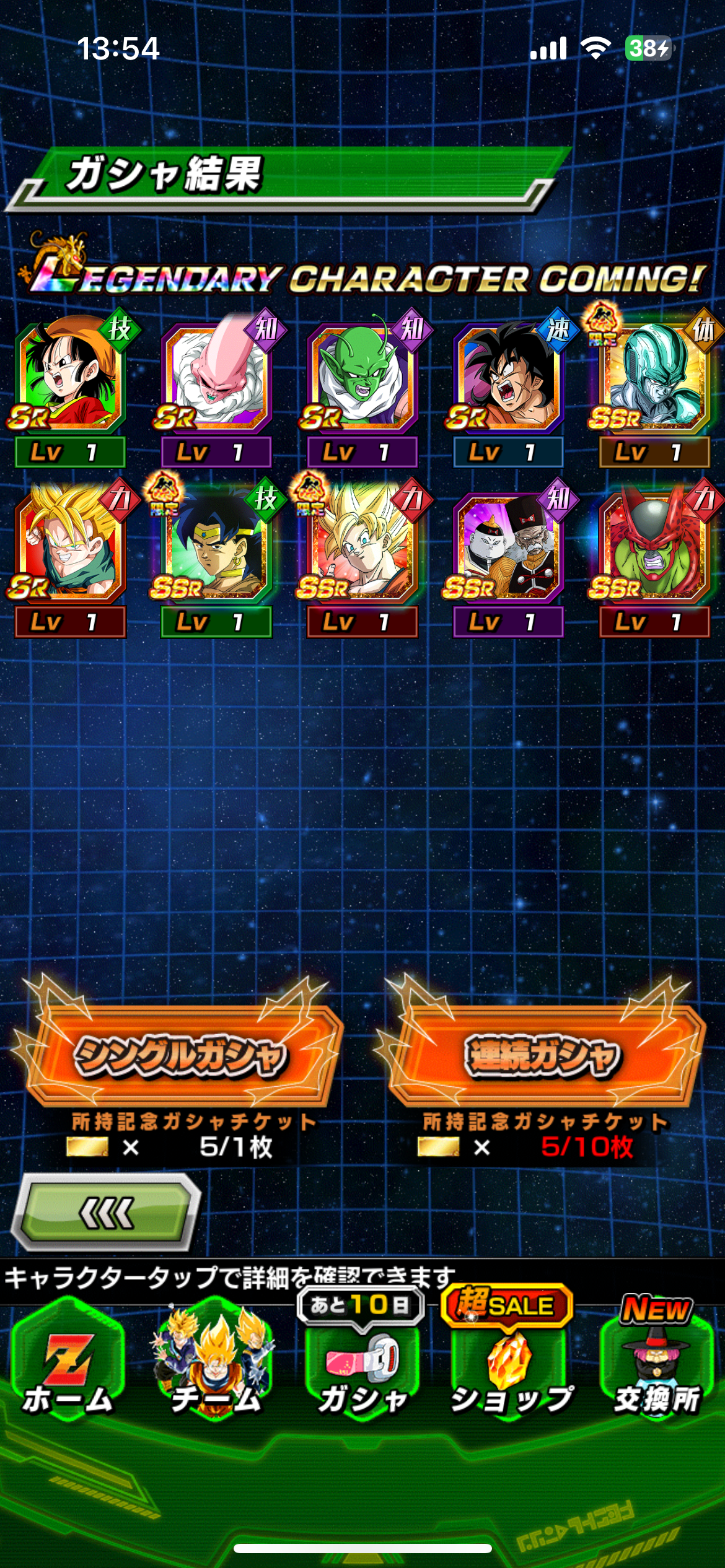725x1568 pixels.
Task: Open the 交換所 exchange menu
Action: pyautogui.click(x=656, y=1369)
